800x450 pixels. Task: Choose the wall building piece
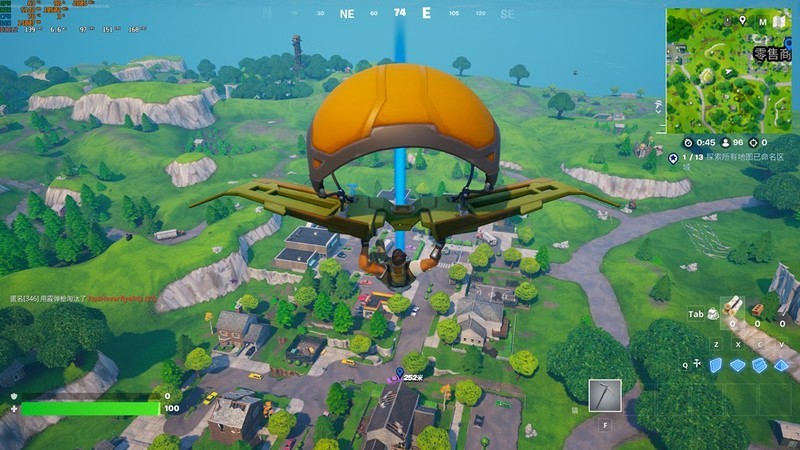pos(716,365)
